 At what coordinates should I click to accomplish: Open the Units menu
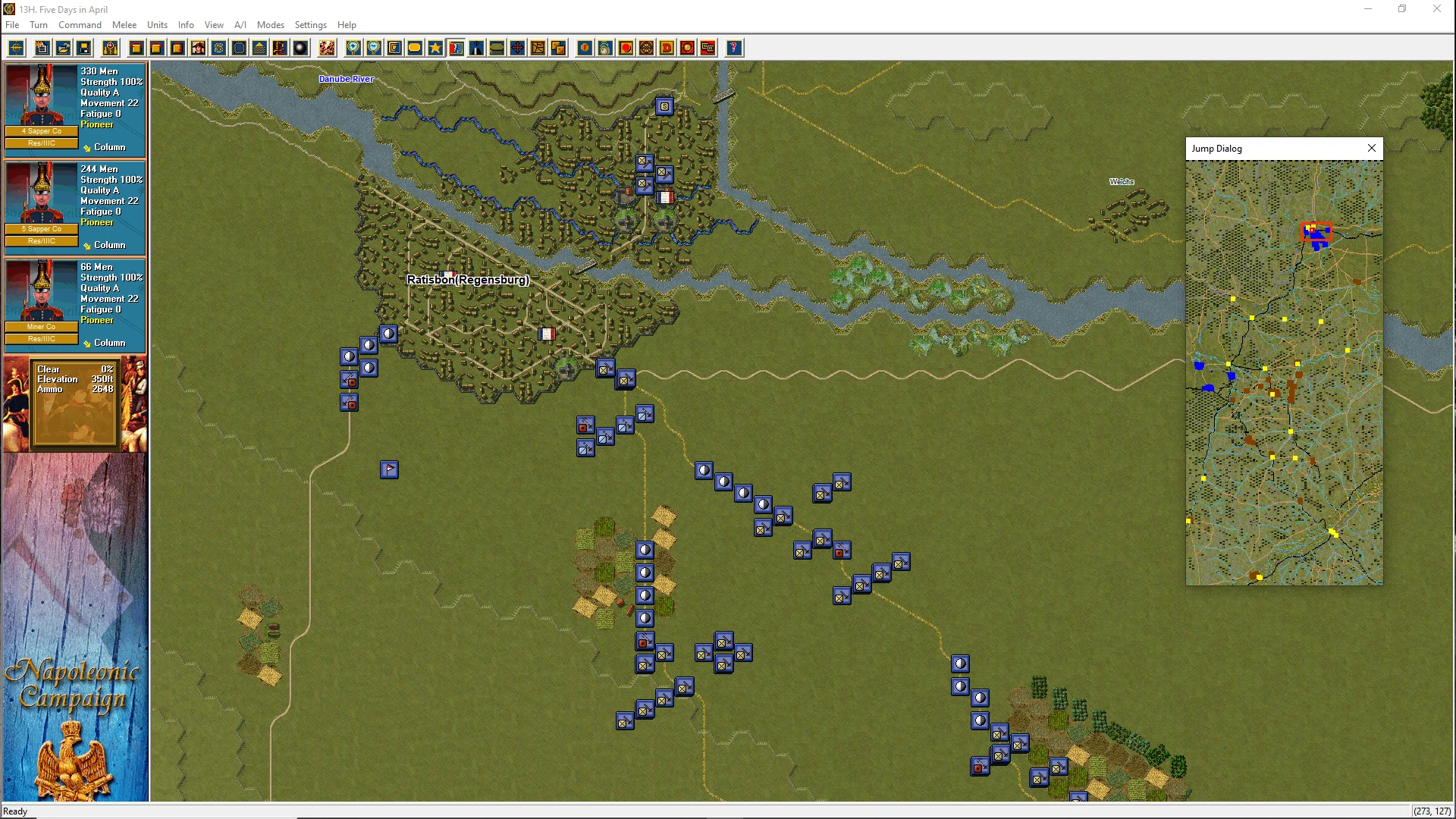pyautogui.click(x=157, y=25)
